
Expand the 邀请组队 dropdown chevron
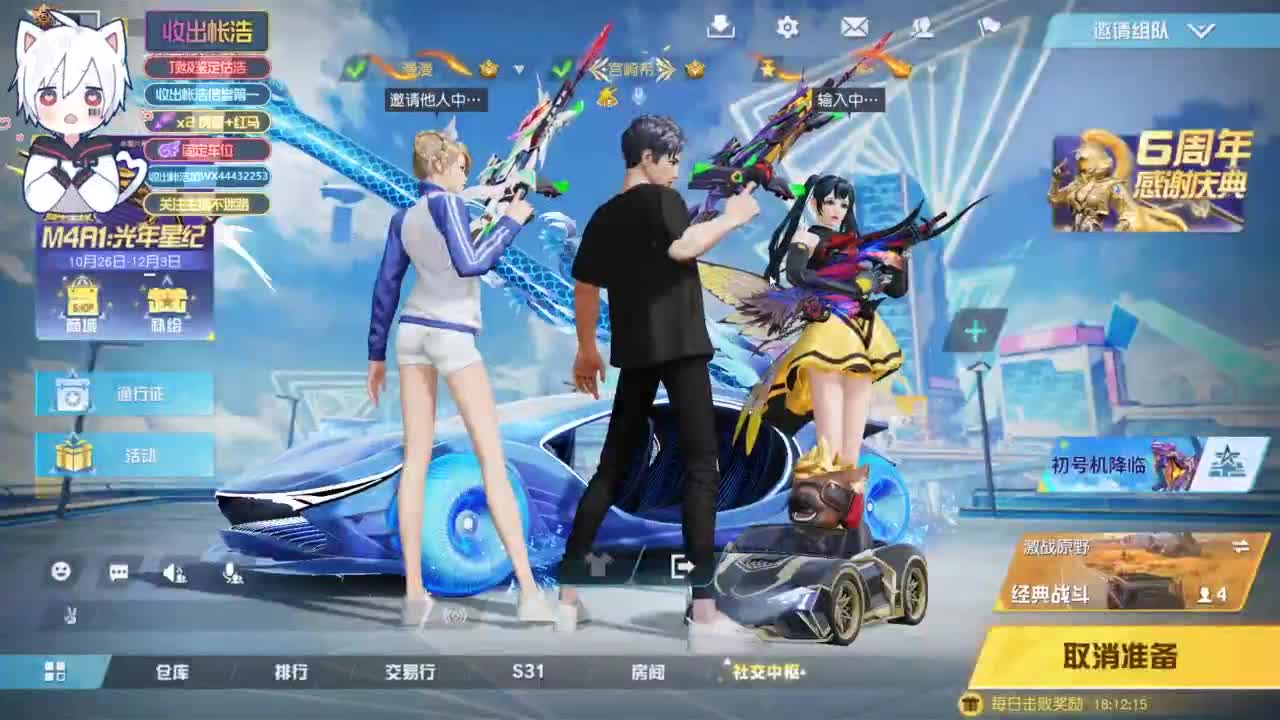(1196, 31)
